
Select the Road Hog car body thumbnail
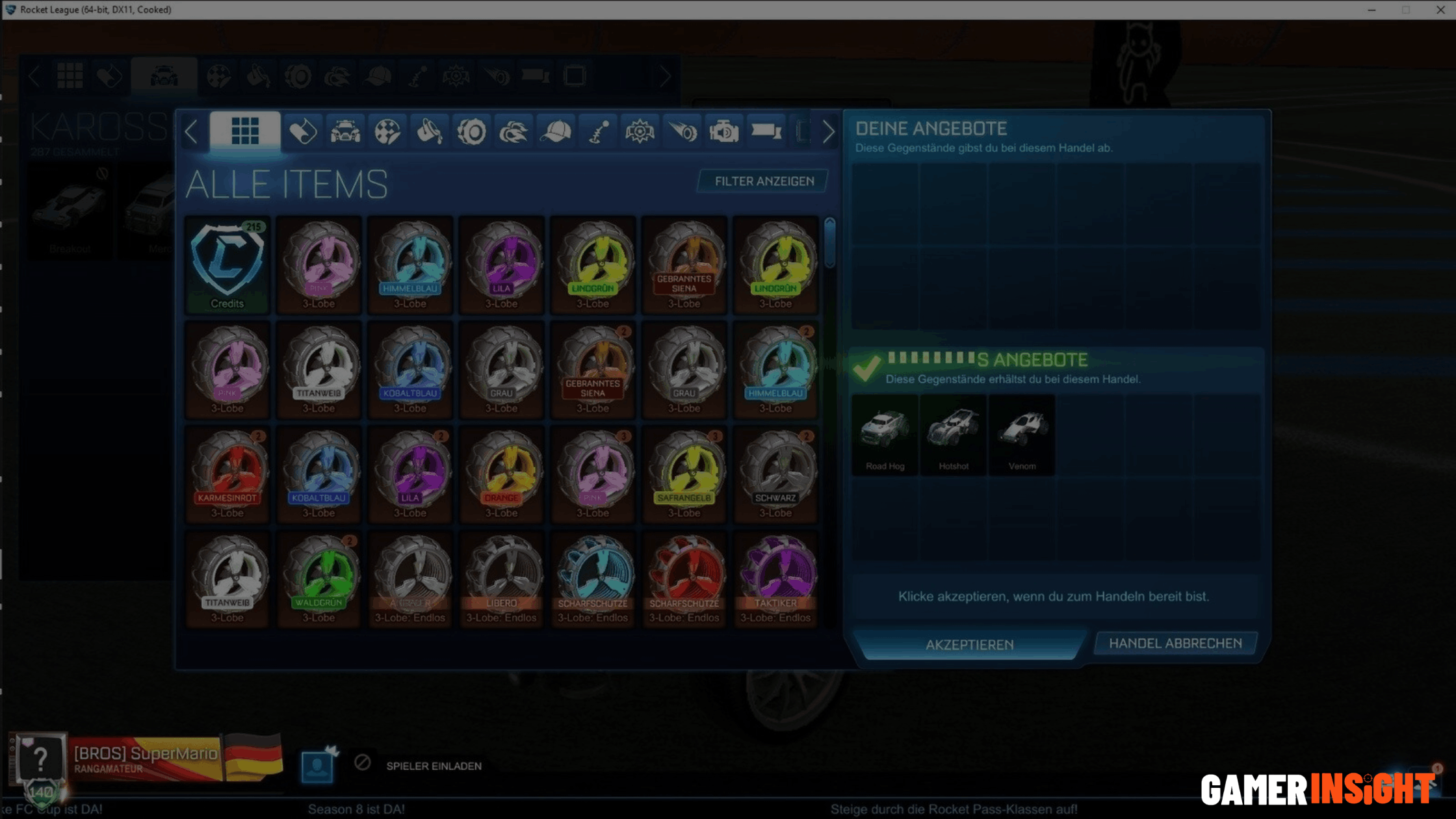coord(884,434)
